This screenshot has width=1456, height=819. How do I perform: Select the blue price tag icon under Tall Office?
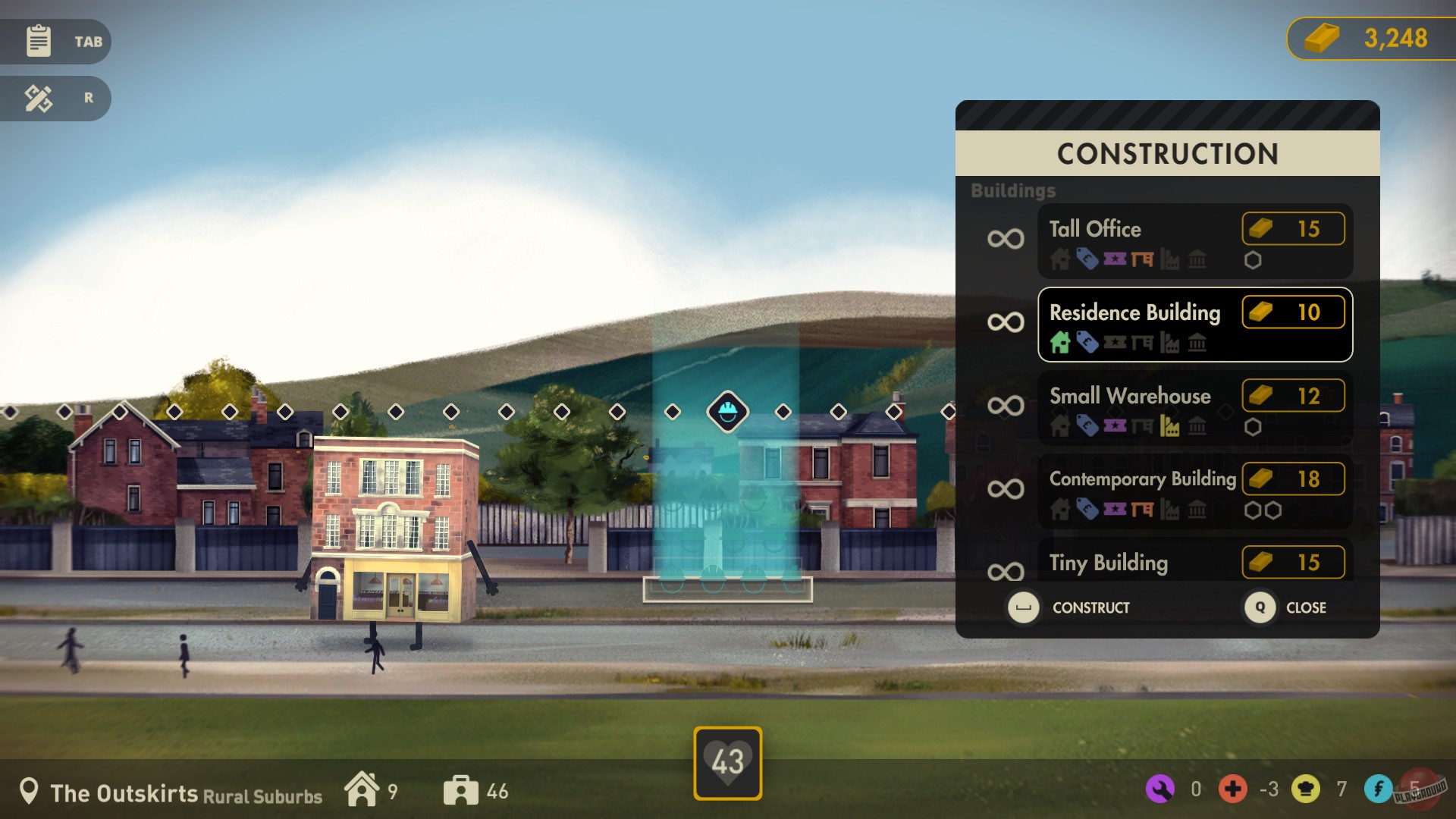[1087, 260]
